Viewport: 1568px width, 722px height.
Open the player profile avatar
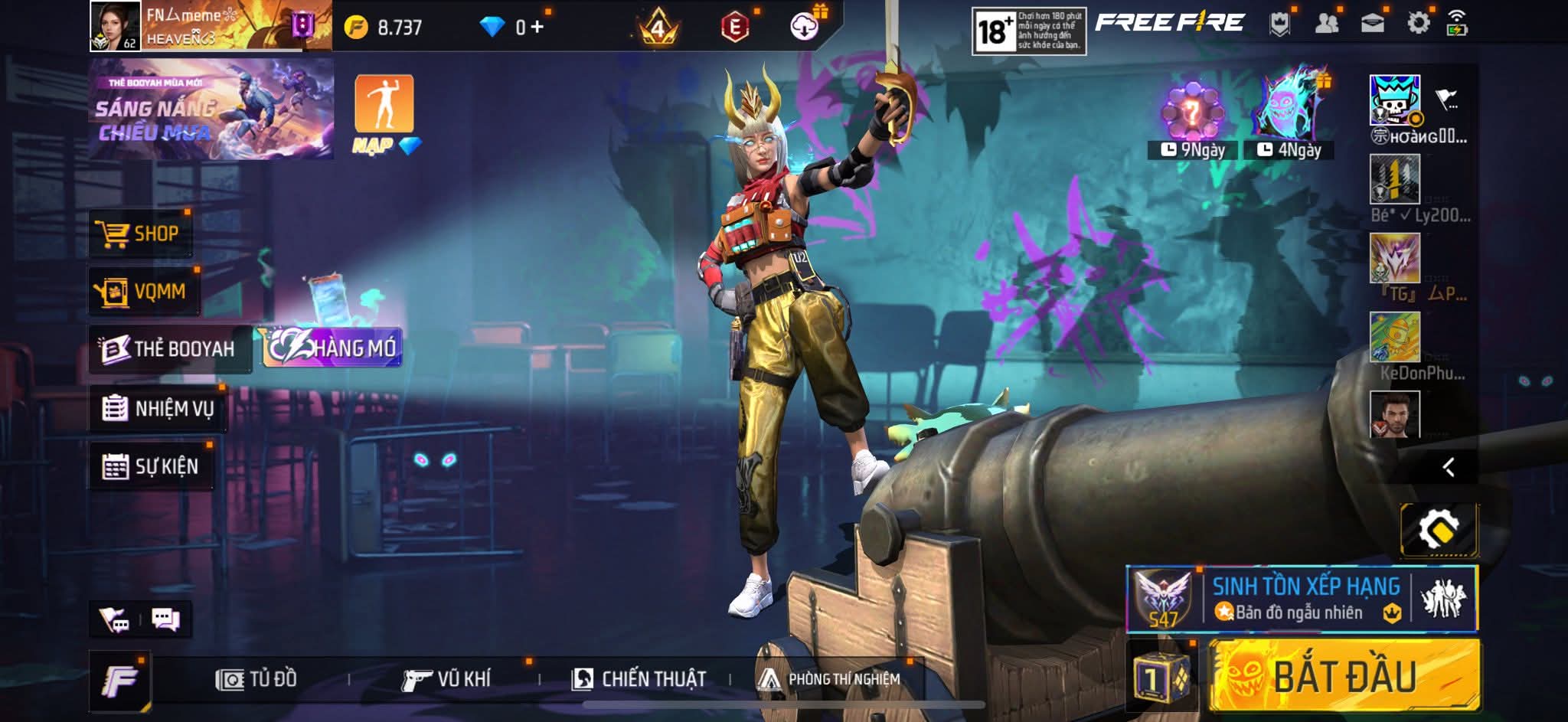[116, 26]
